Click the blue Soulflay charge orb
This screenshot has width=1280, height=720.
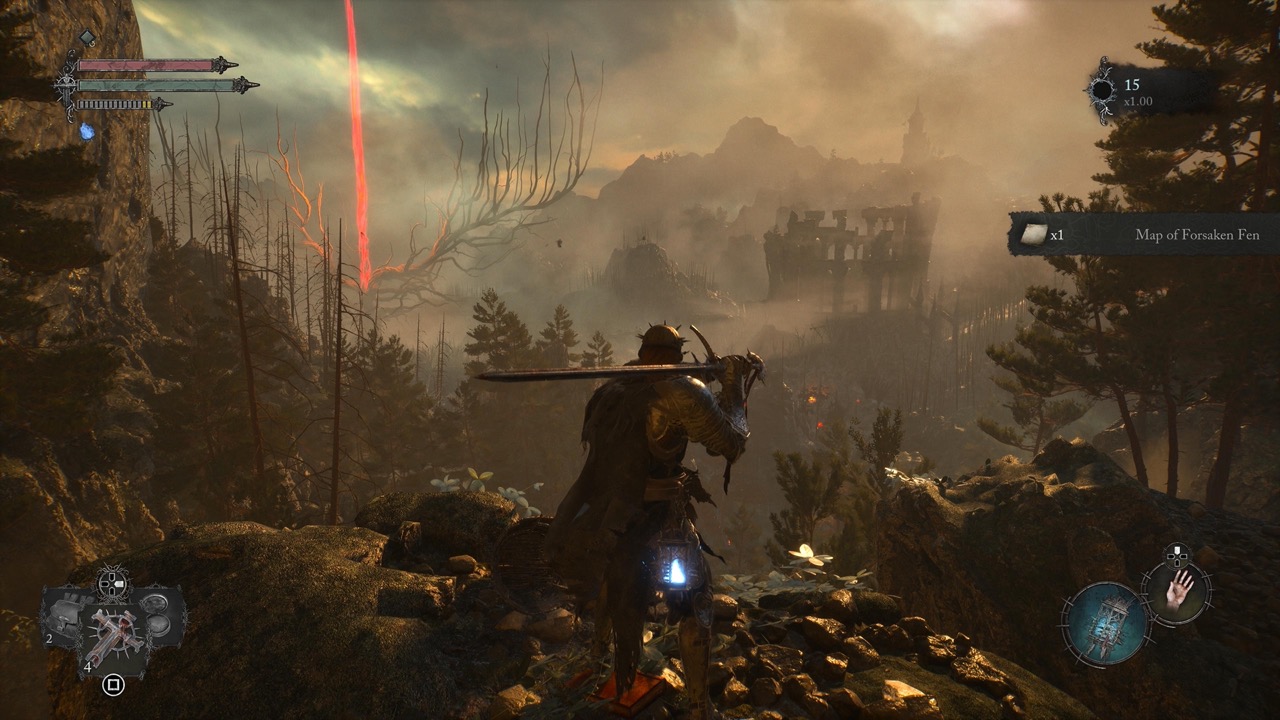click(86, 132)
